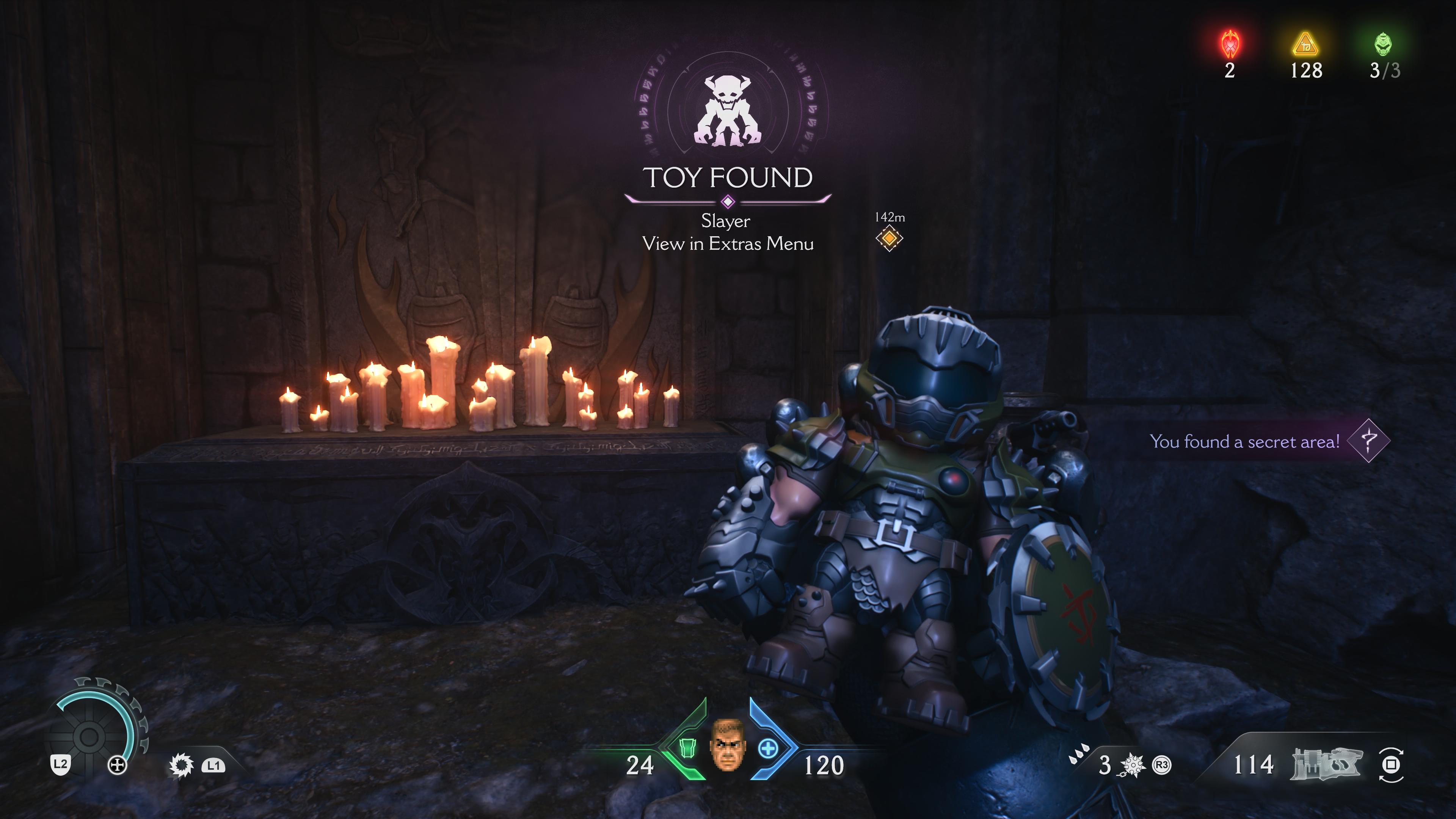Click the Doomguy face portrait
This screenshot has height=819, width=1456.
(728, 745)
